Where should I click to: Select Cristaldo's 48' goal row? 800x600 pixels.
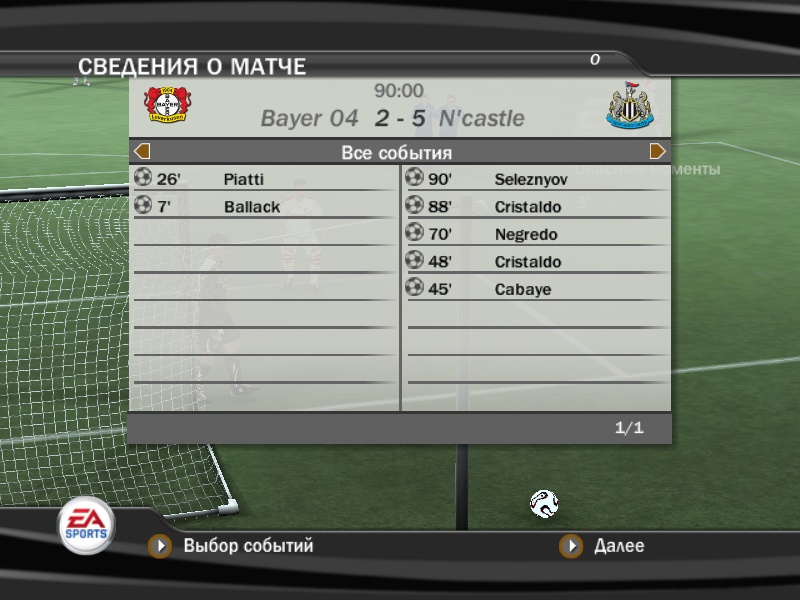tap(536, 262)
